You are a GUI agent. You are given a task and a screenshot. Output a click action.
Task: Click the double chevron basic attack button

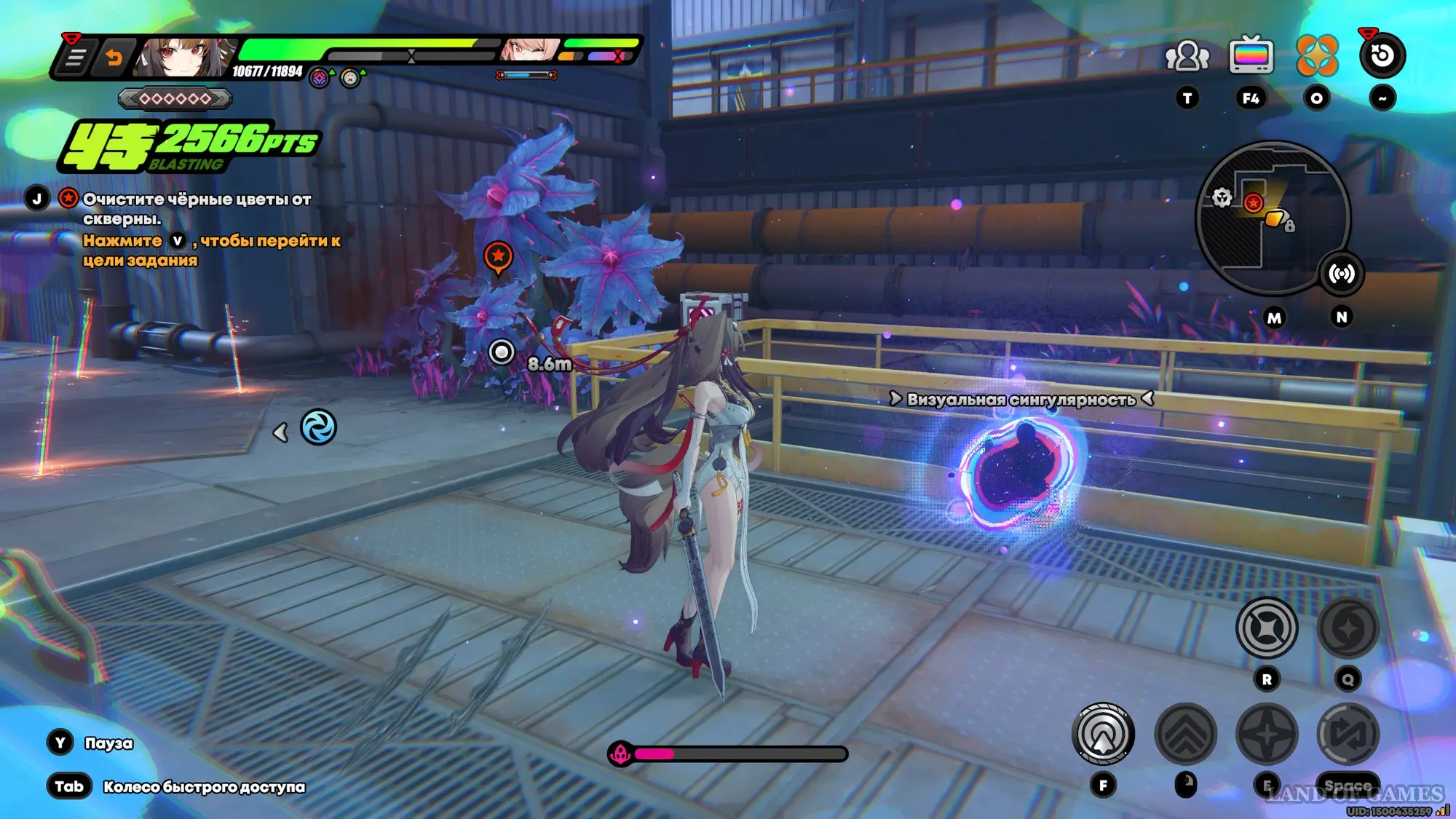[x=1185, y=735]
